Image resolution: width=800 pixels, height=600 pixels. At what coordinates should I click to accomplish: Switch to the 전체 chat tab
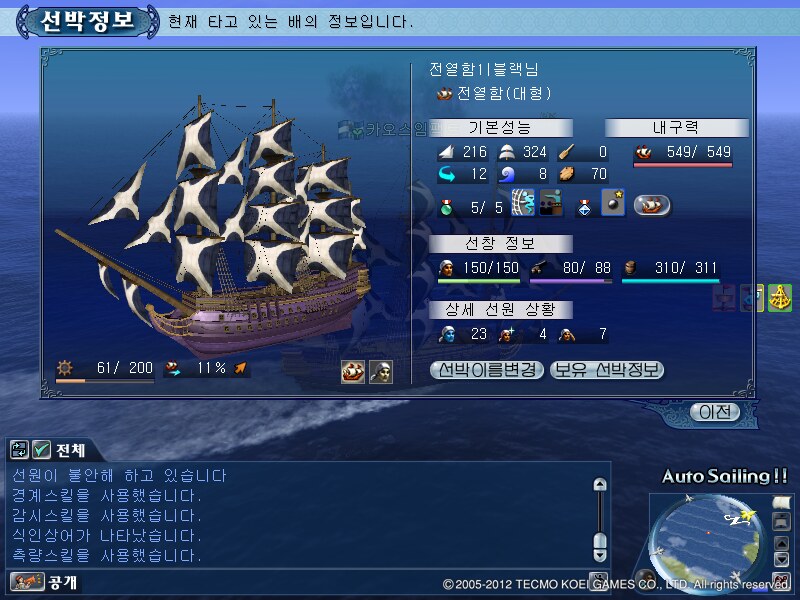click(x=70, y=450)
